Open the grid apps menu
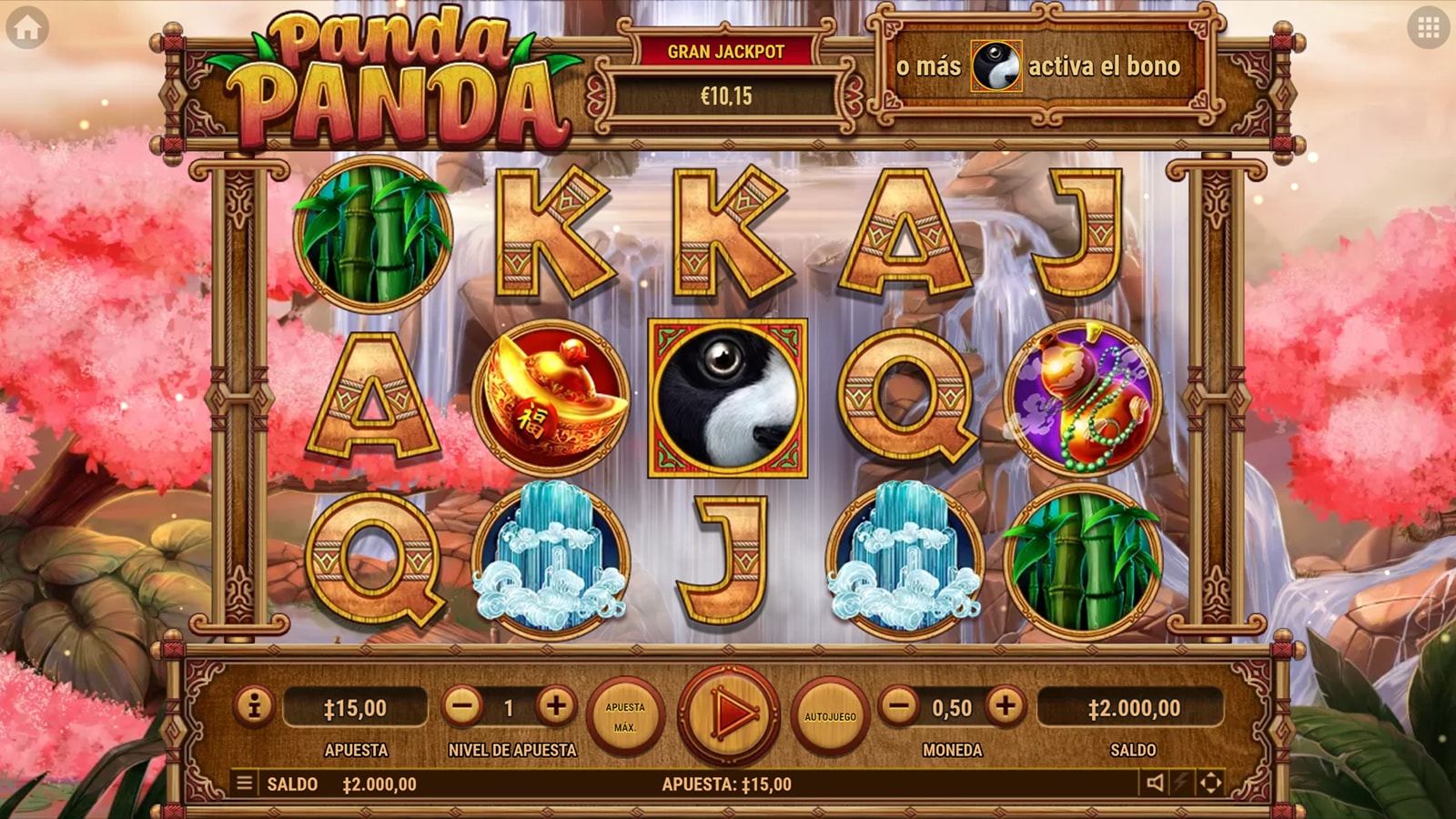The width and height of the screenshot is (1456, 819). pyautogui.click(x=1428, y=28)
